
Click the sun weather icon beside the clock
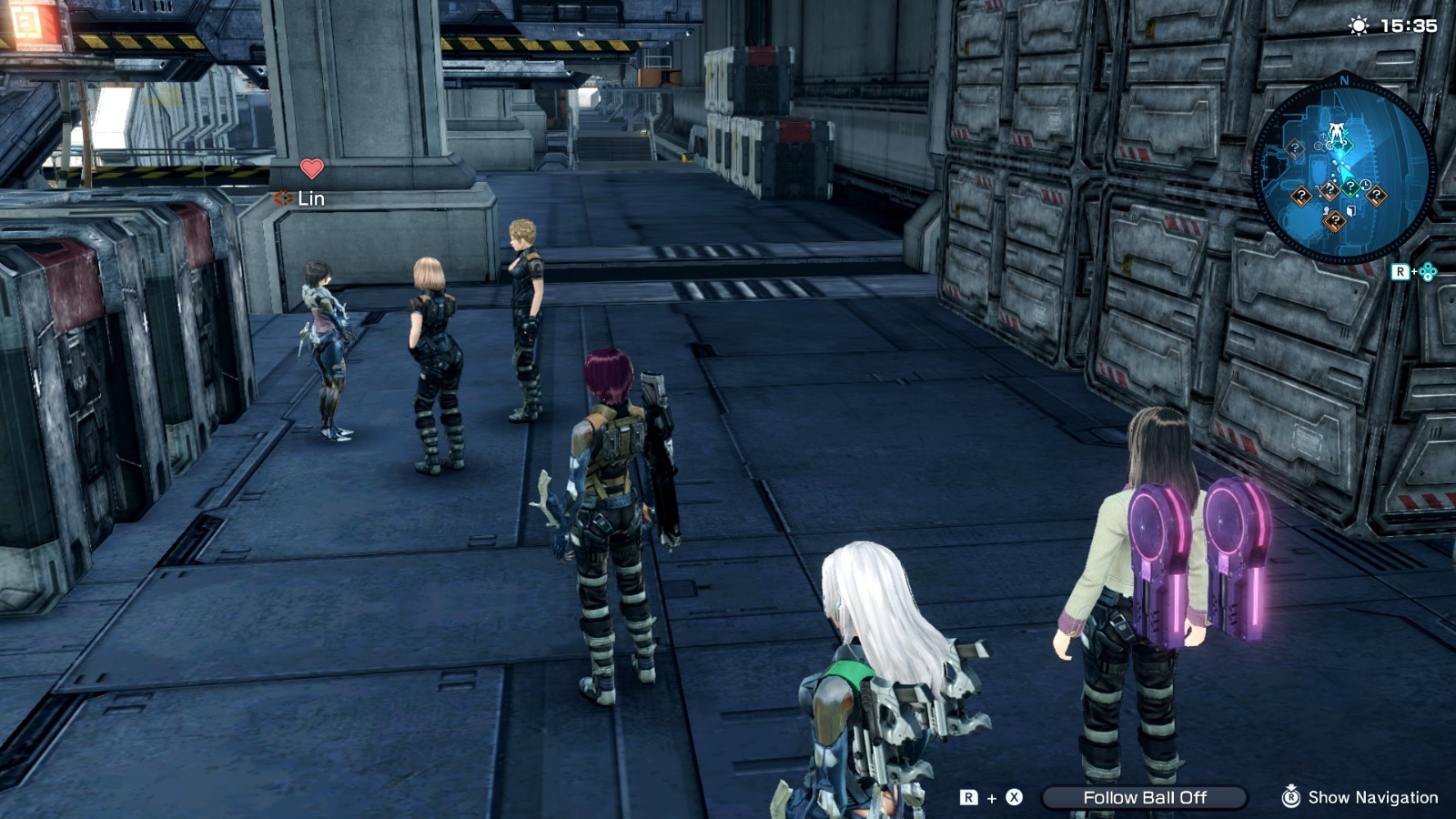[1357, 27]
